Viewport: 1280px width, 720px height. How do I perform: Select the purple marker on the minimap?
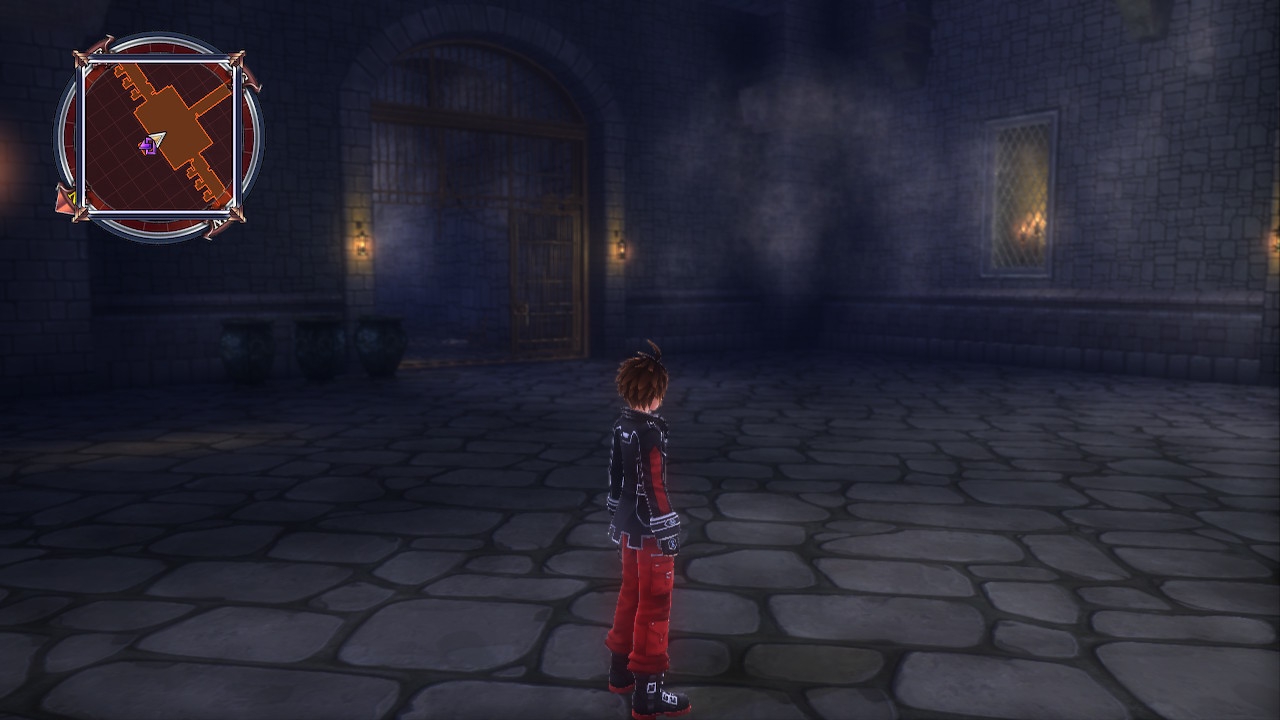[147, 147]
